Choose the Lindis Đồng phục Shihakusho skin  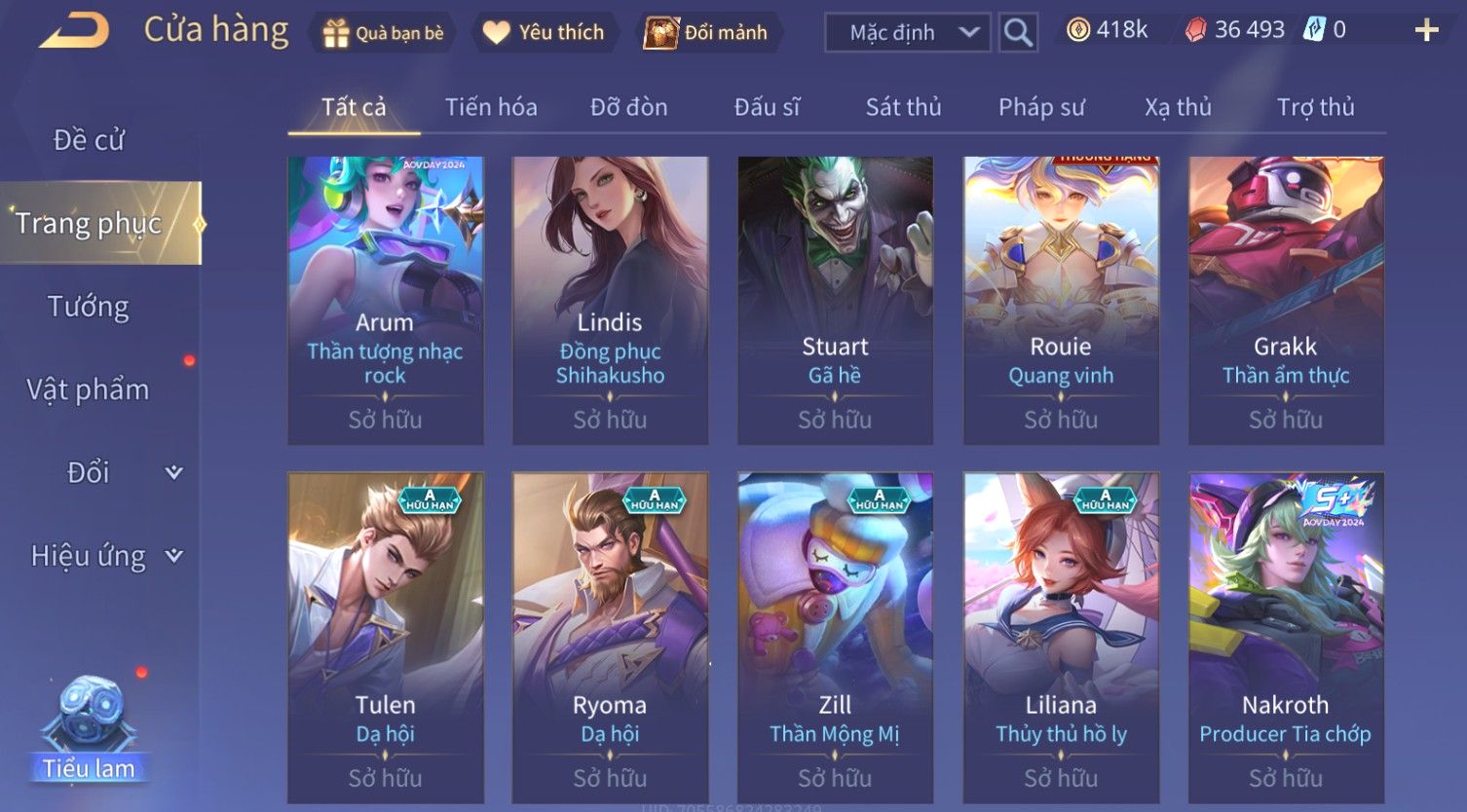[610, 300]
